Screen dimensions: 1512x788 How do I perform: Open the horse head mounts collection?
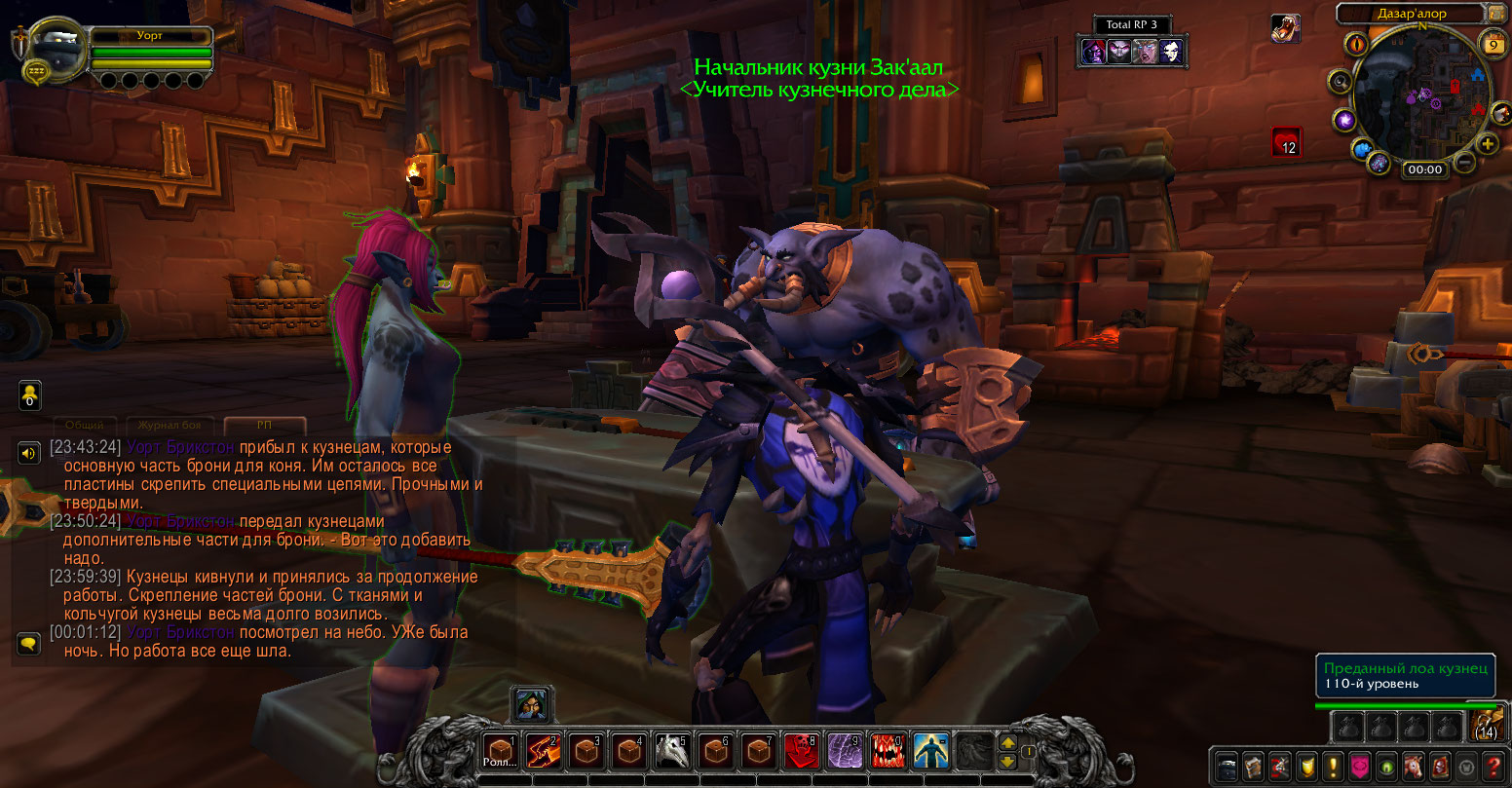click(x=1412, y=767)
